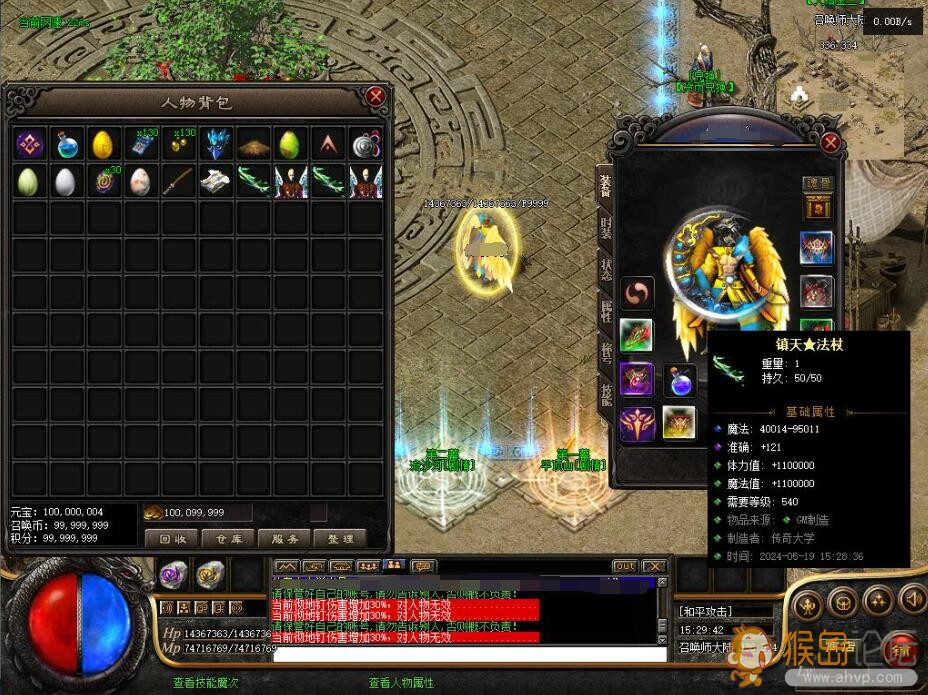The width and height of the screenshot is (928, 695).
Task: Click the 回收 recycle button
Action: tap(173, 538)
